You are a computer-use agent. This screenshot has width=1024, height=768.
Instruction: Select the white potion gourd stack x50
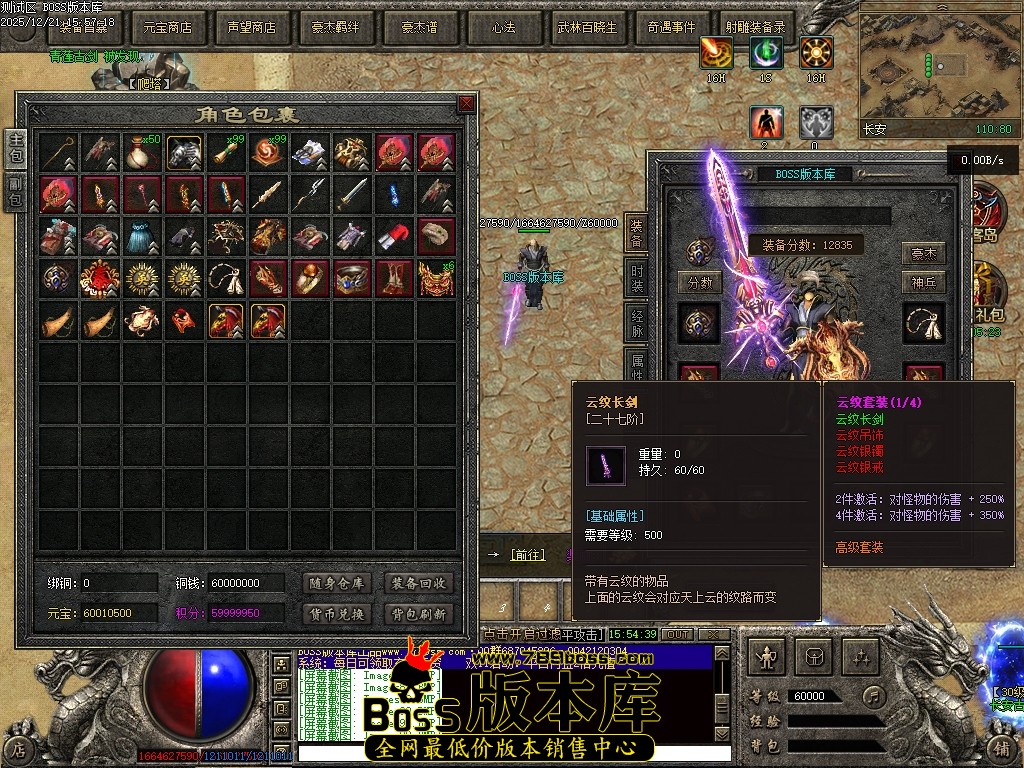point(143,153)
